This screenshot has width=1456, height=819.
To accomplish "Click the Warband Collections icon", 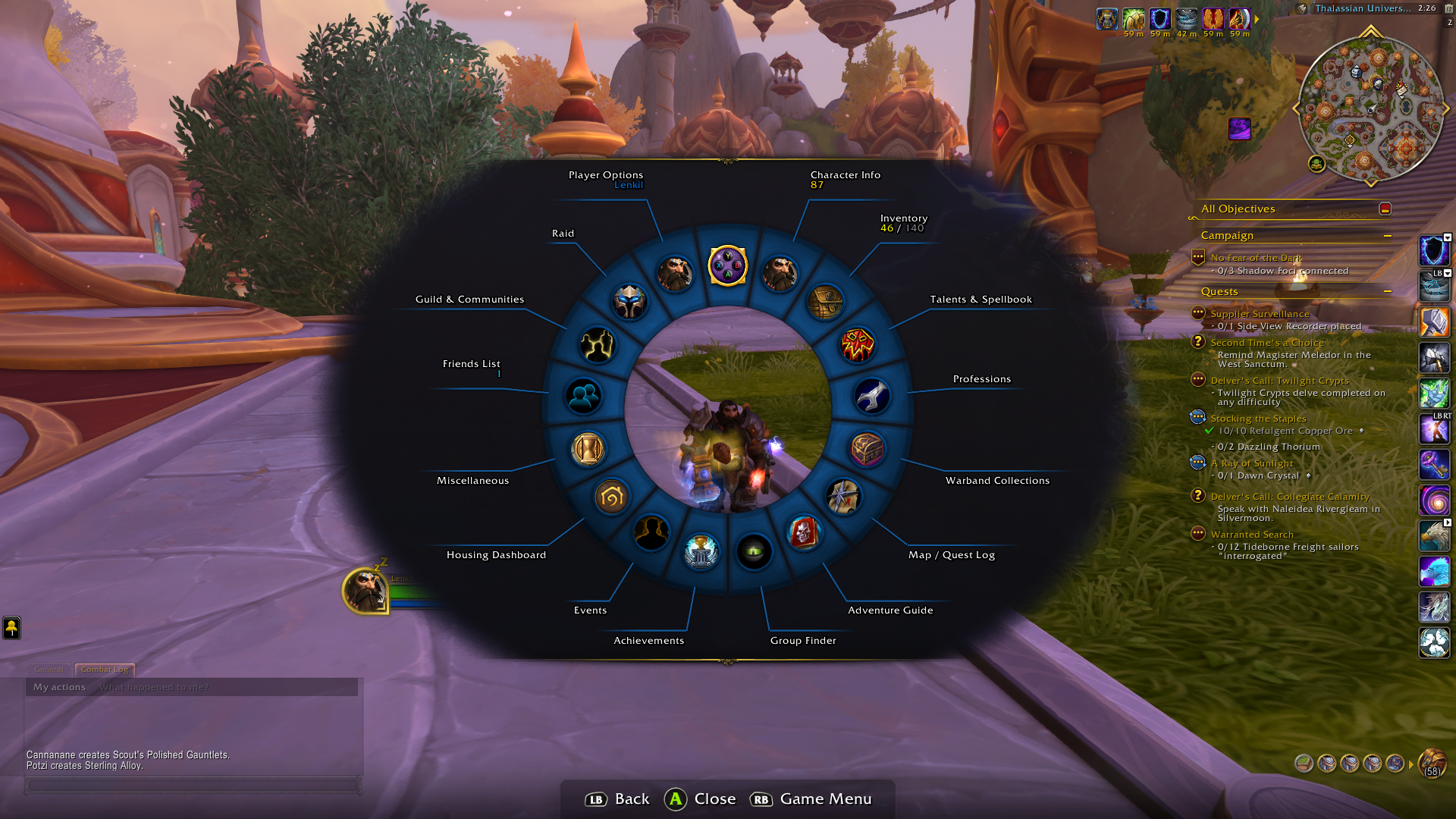I will click(x=868, y=449).
